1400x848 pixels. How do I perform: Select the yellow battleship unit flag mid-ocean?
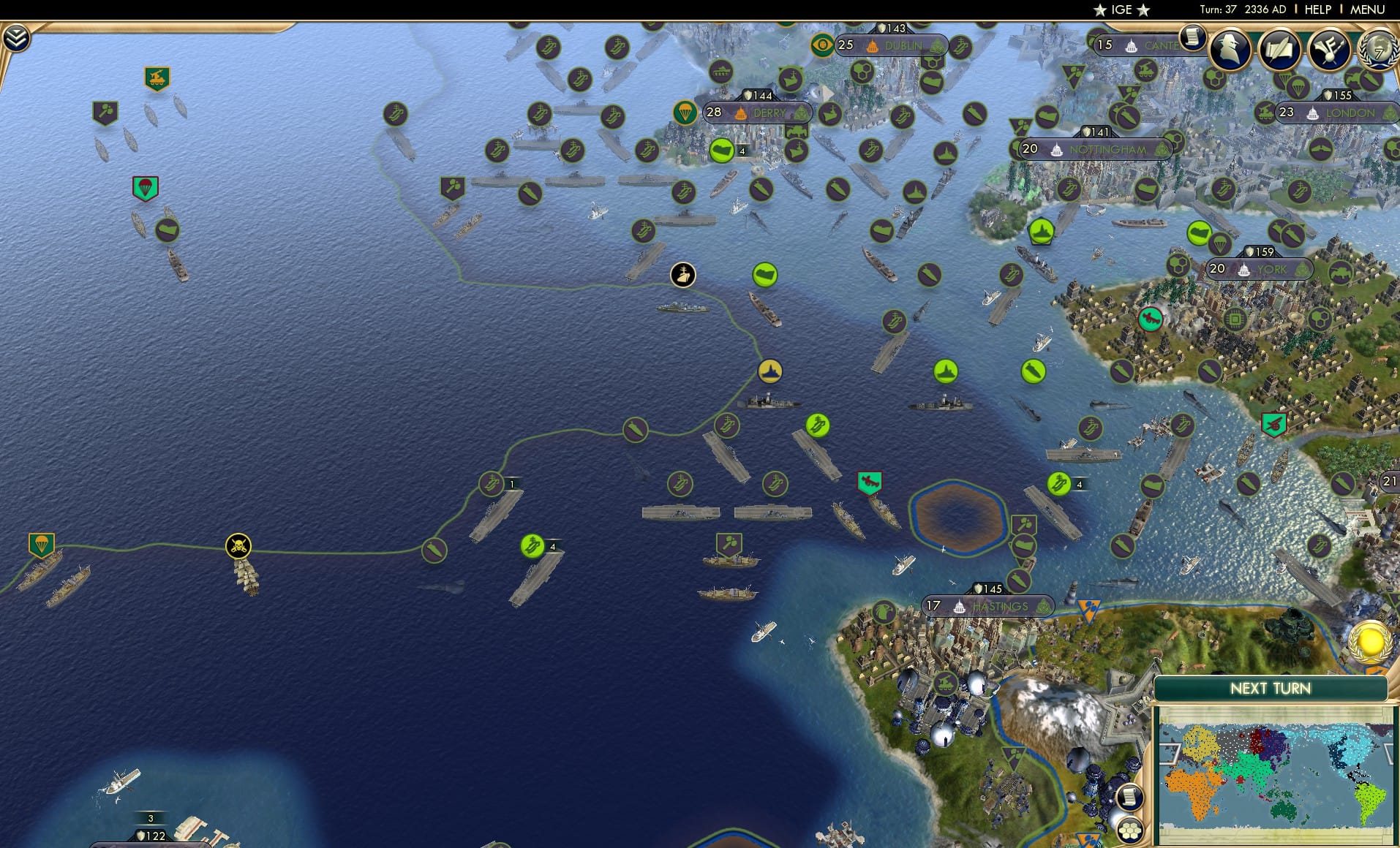(x=772, y=371)
